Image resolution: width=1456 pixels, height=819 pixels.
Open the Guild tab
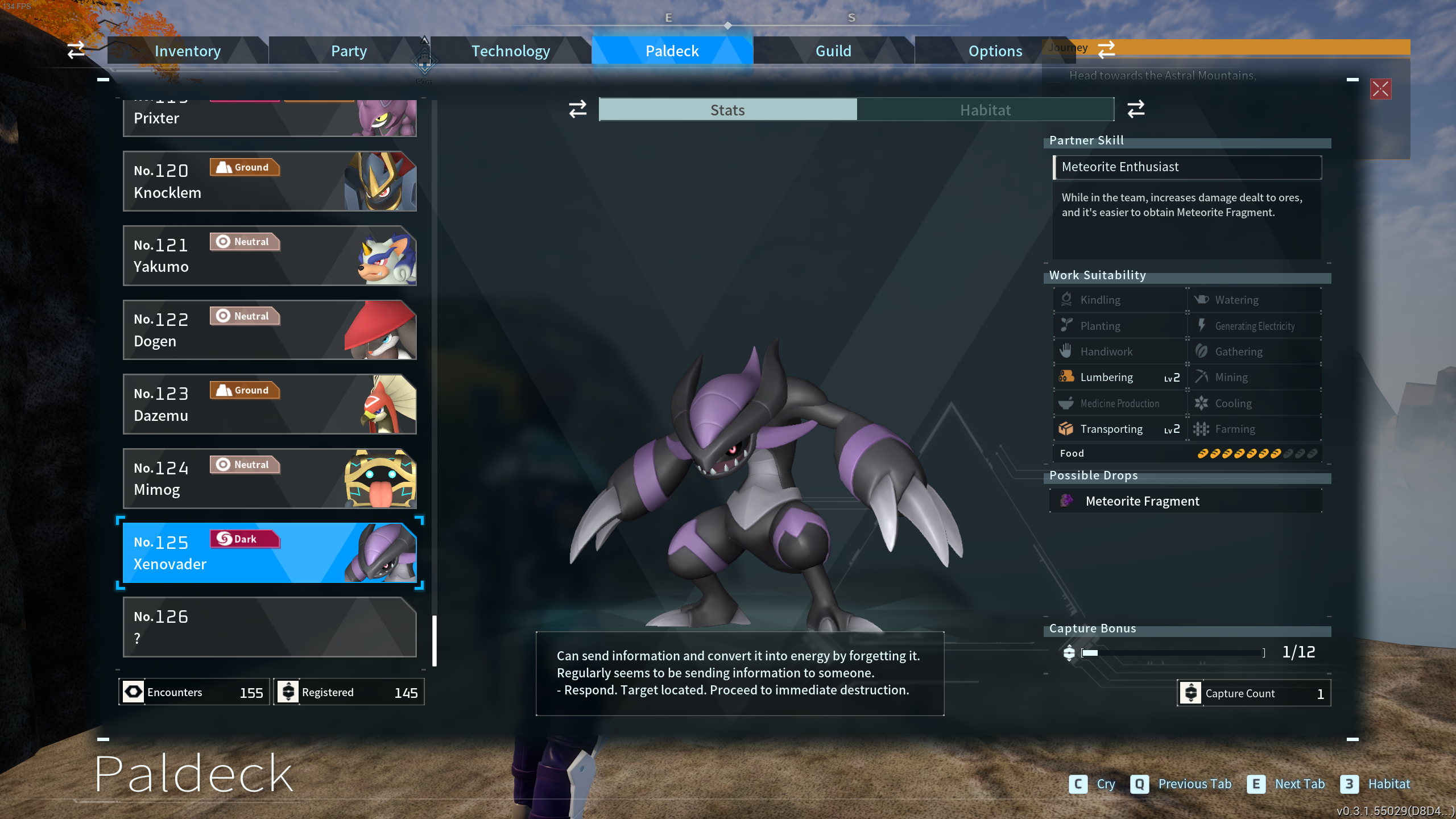833,51
